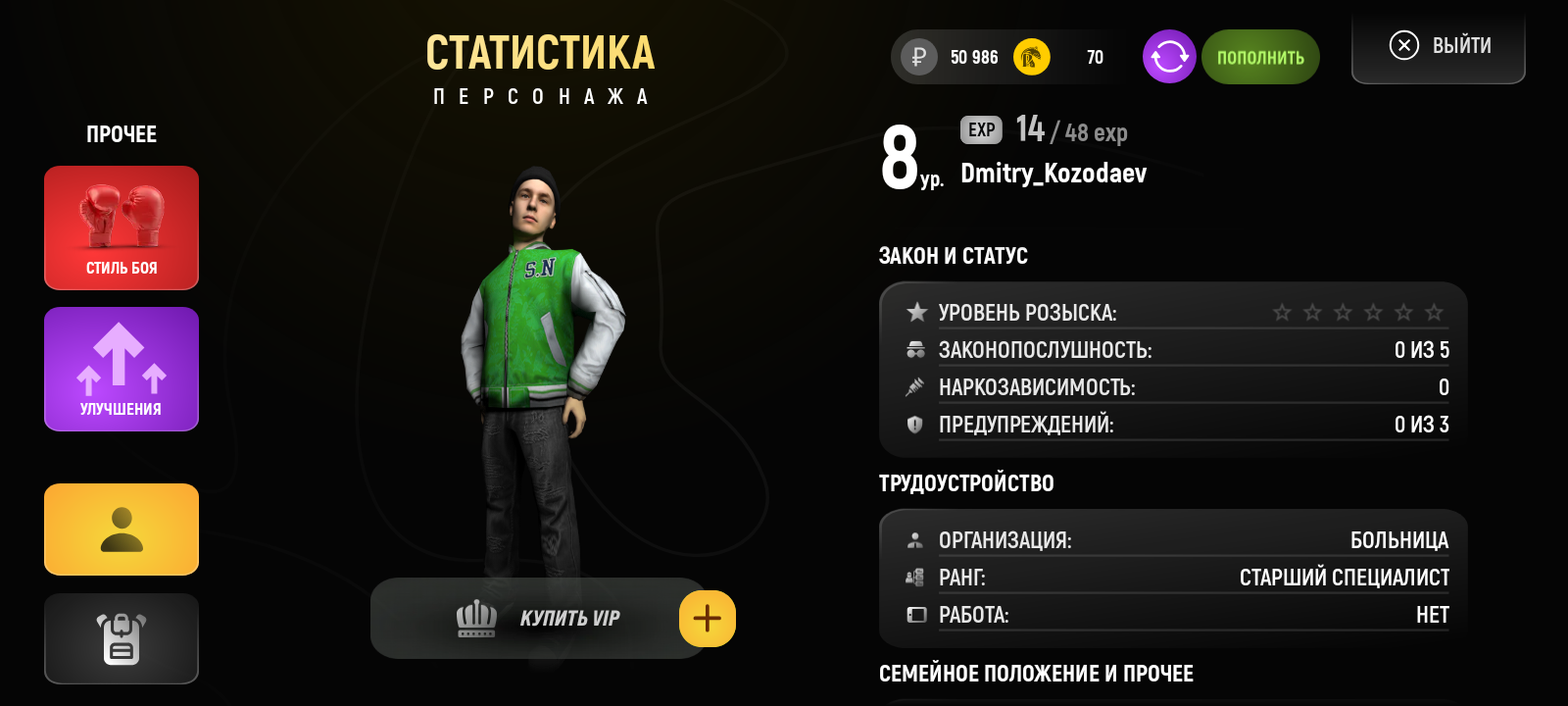1568x706 pixels.
Task: Open the СТИЛЬ БОЯ boxing gloves panel
Action: 121,227
